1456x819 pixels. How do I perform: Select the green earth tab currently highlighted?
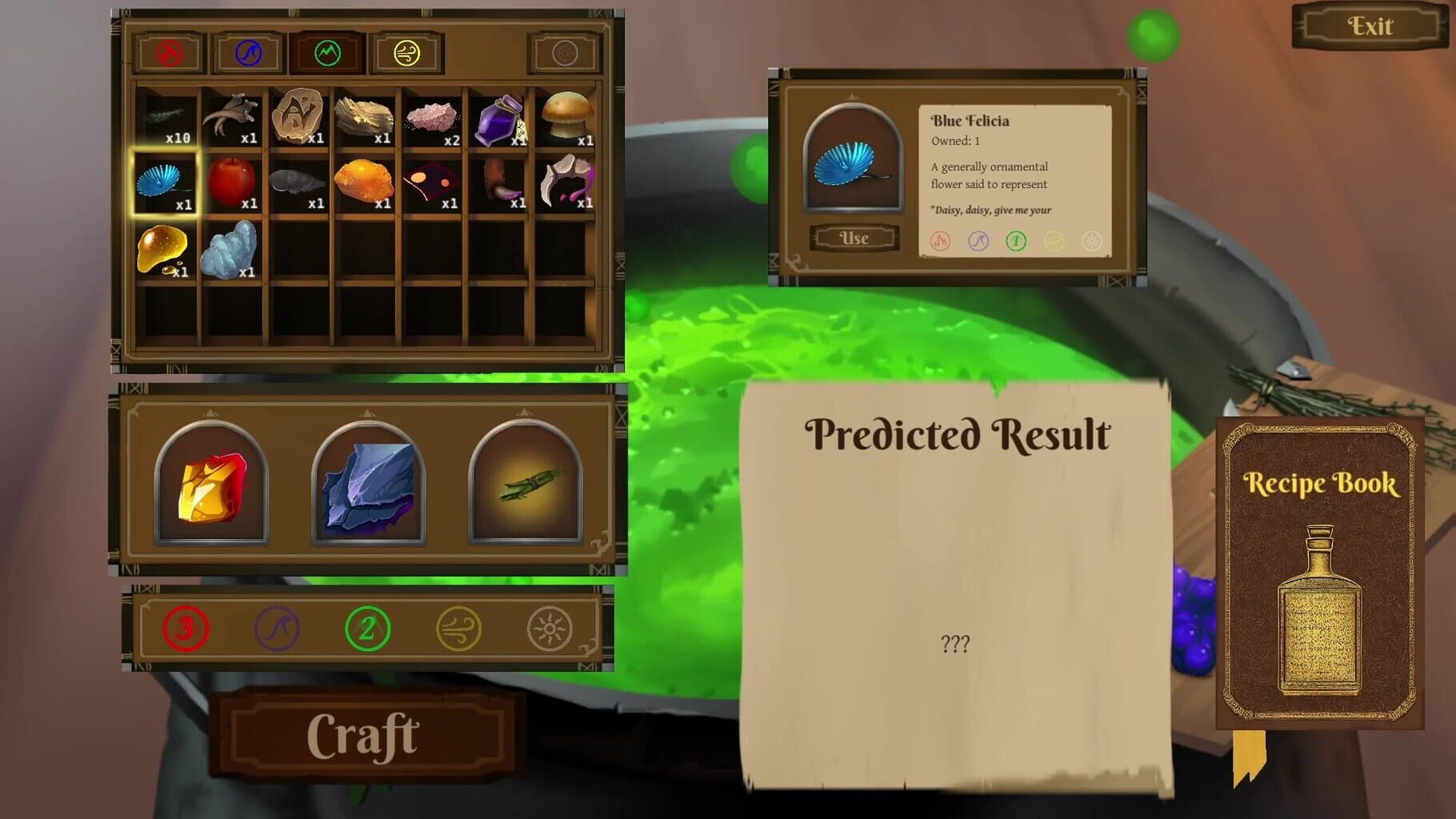pyautogui.click(x=326, y=51)
